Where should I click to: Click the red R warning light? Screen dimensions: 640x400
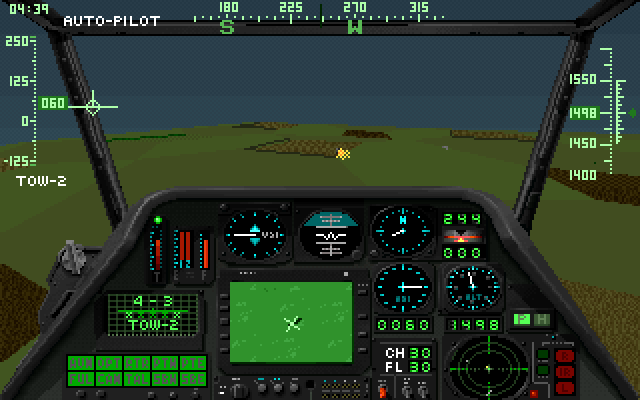tap(565, 355)
